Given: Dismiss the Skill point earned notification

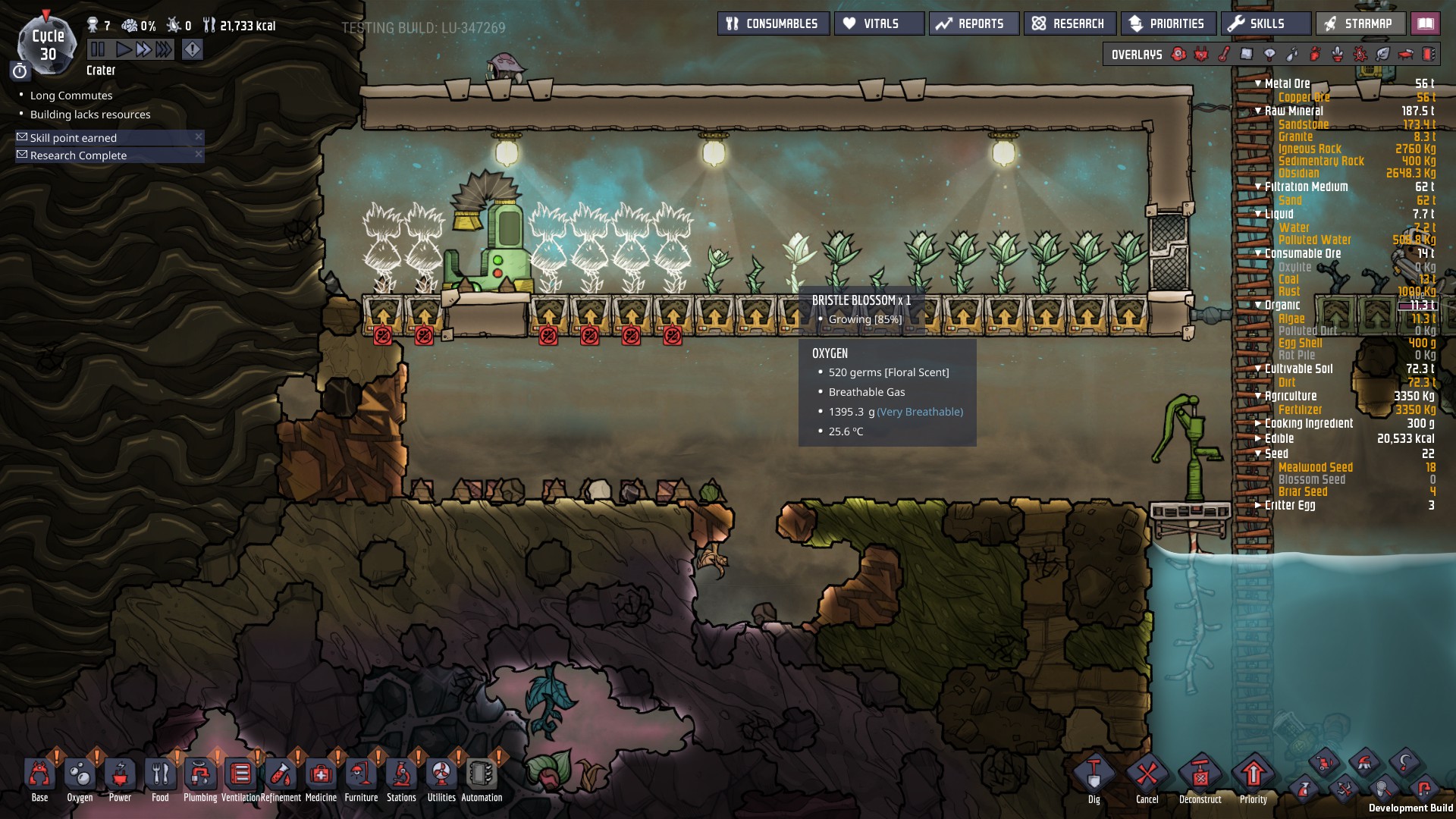Looking at the screenshot, I should [199, 137].
